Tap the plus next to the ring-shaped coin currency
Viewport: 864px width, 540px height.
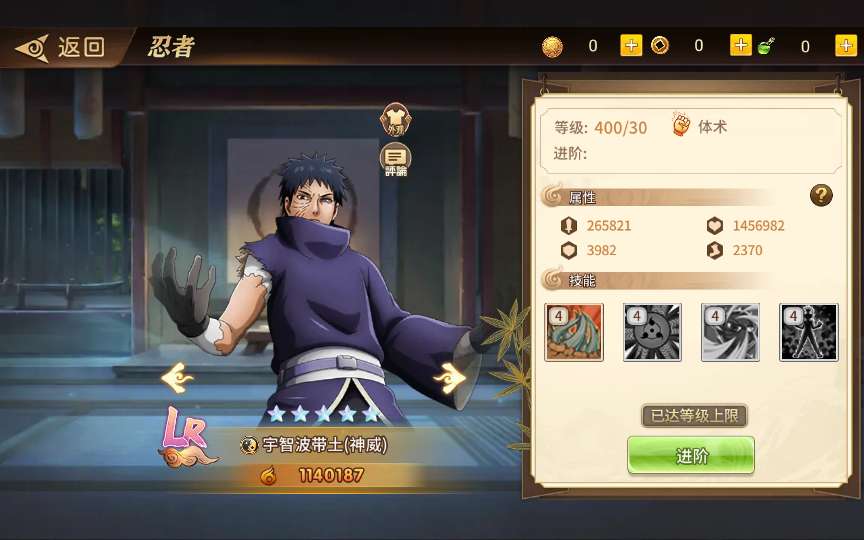point(740,45)
